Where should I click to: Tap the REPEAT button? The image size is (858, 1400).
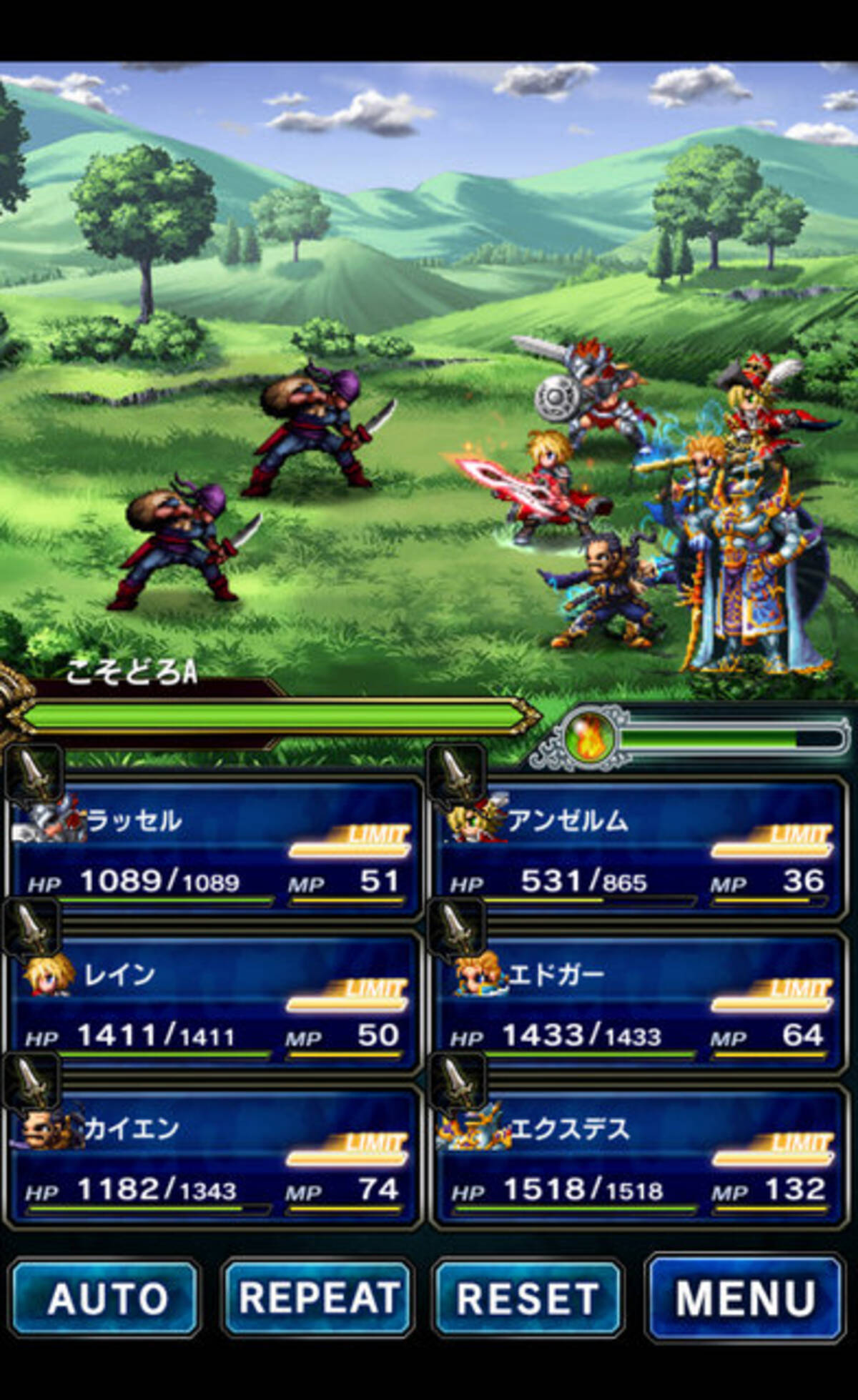[x=318, y=1297]
